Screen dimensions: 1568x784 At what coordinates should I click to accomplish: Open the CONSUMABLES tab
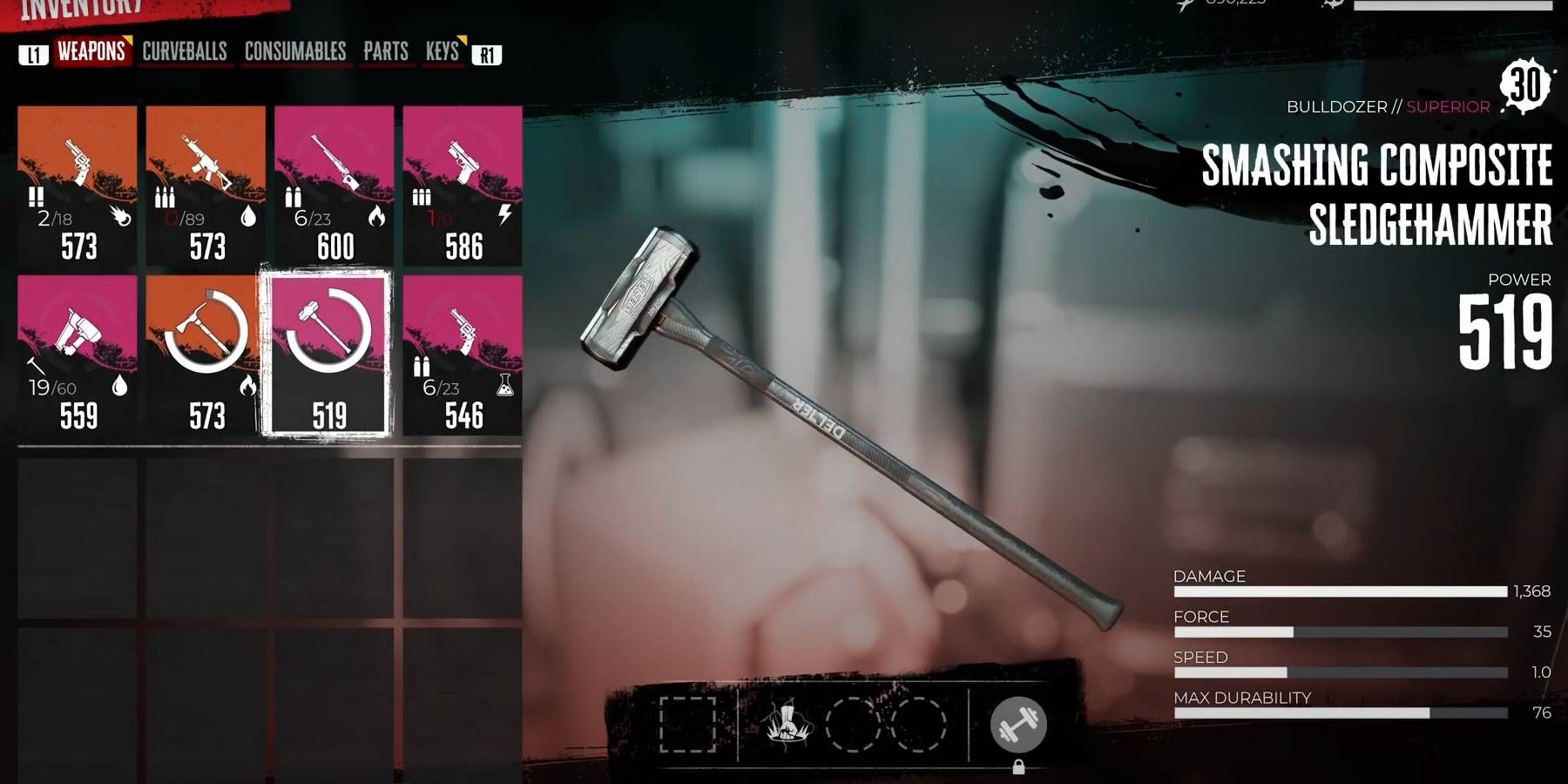pyautogui.click(x=296, y=52)
